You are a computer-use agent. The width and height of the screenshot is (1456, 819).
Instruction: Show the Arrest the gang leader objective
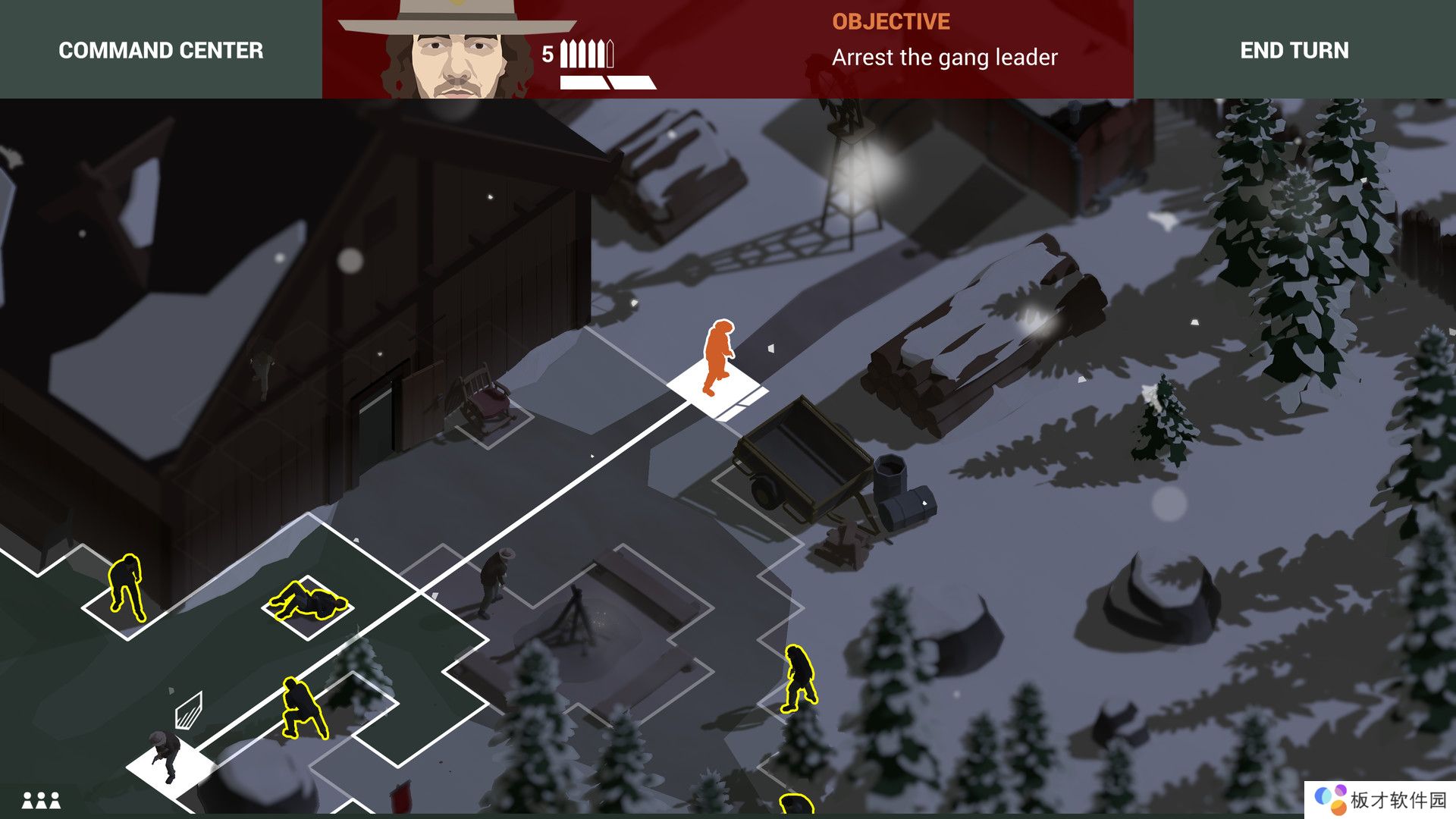944,58
